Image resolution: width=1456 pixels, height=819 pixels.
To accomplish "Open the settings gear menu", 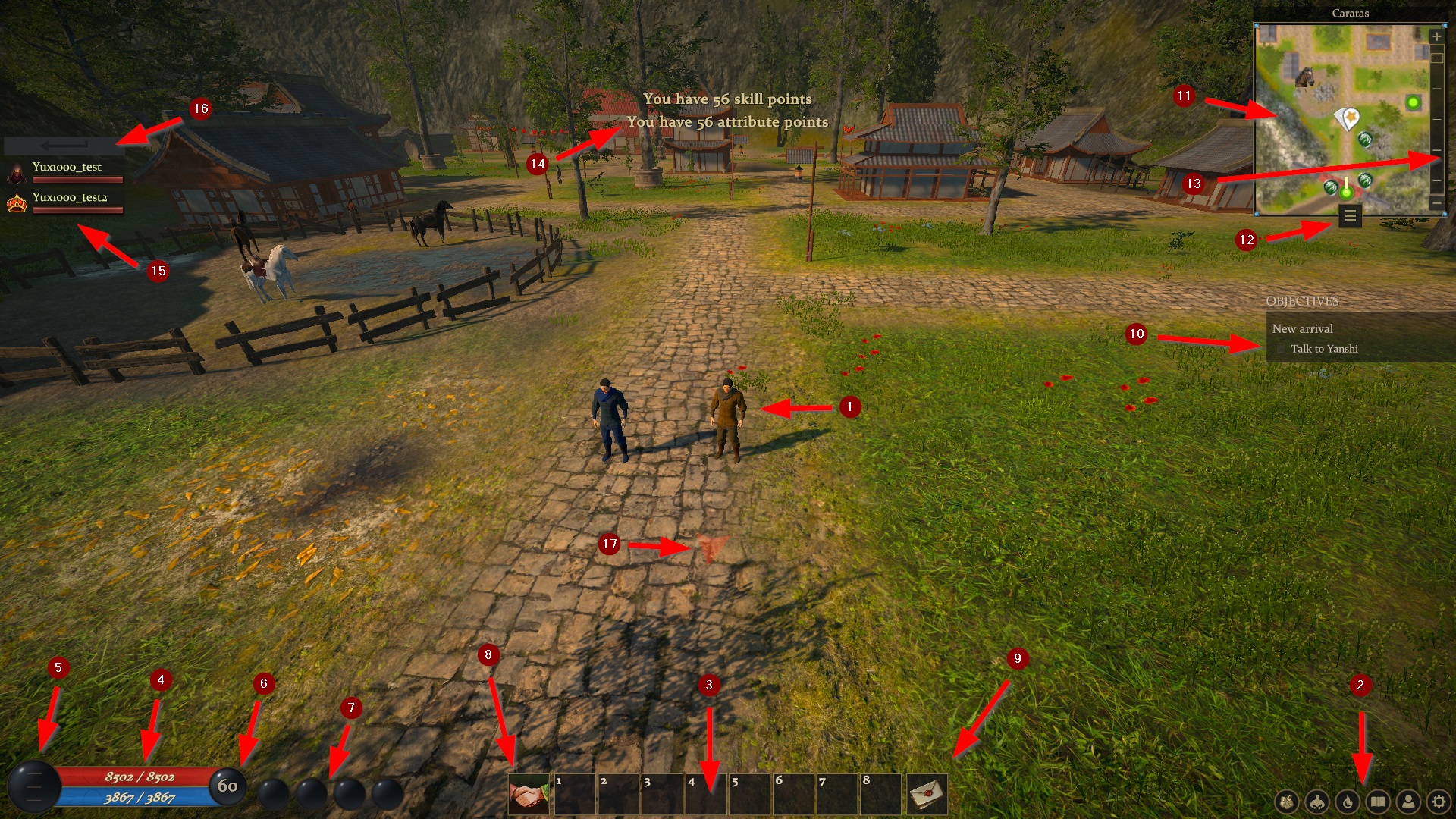I will (x=1439, y=802).
